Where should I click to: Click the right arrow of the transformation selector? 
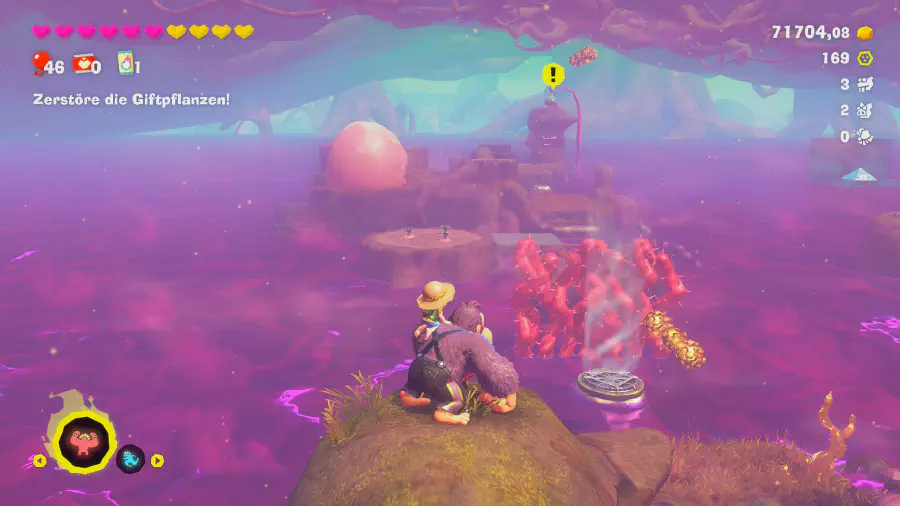(157, 461)
